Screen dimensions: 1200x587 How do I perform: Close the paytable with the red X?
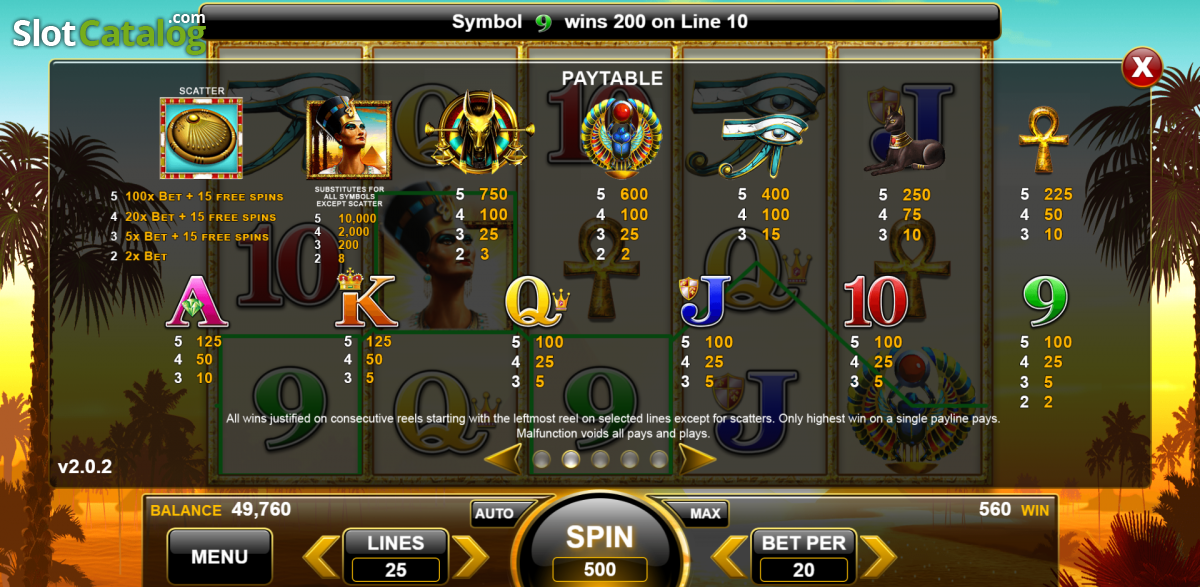point(1141,68)
